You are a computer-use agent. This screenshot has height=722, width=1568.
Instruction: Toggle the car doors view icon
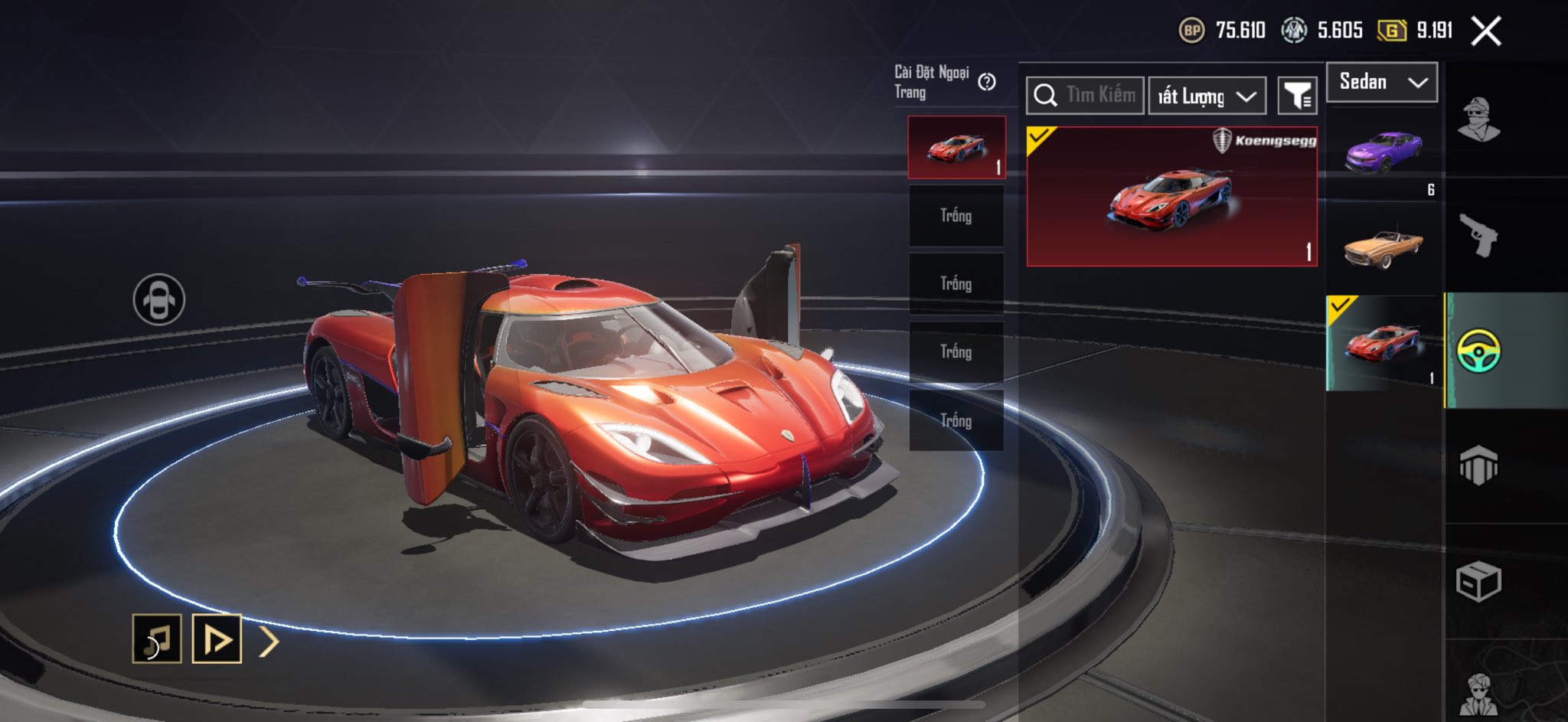158,299
